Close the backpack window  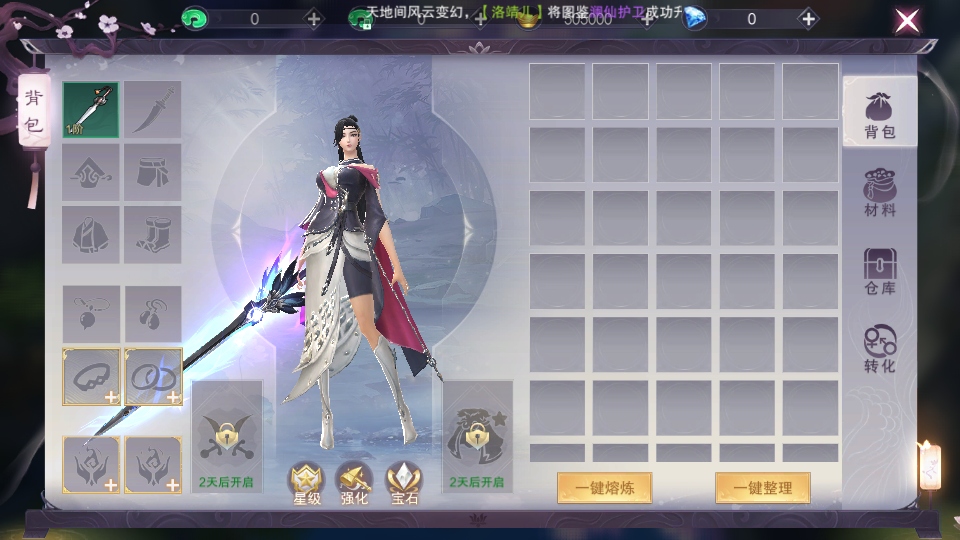pos(907,21)
